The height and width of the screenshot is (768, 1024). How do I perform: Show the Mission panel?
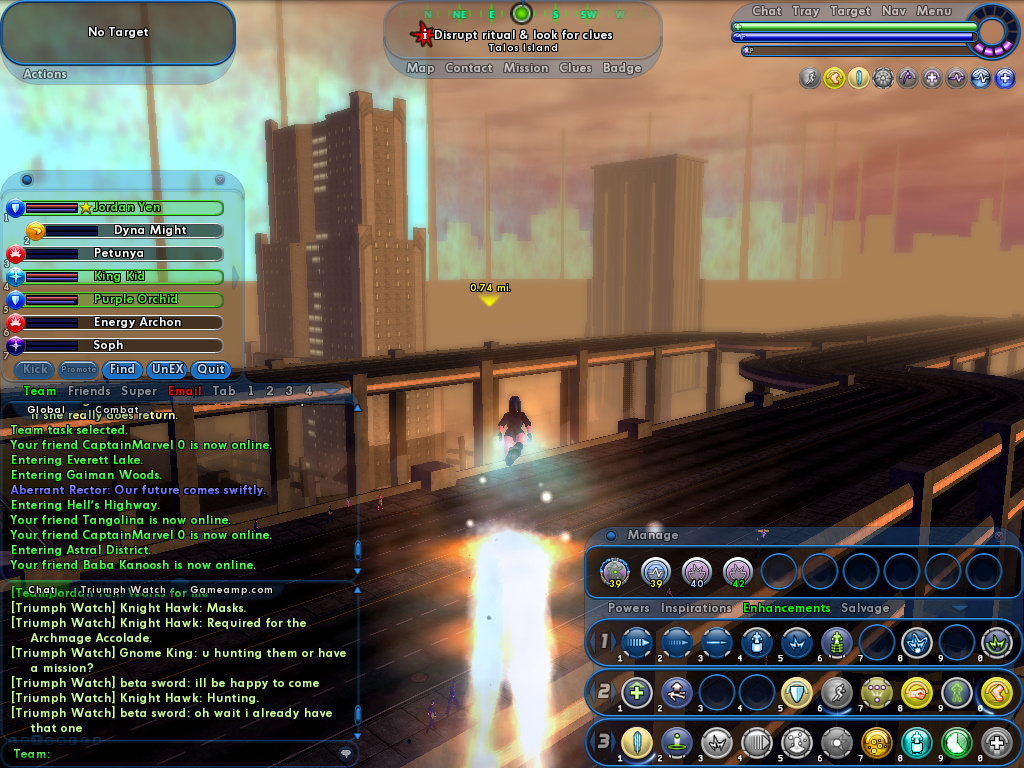526,68
